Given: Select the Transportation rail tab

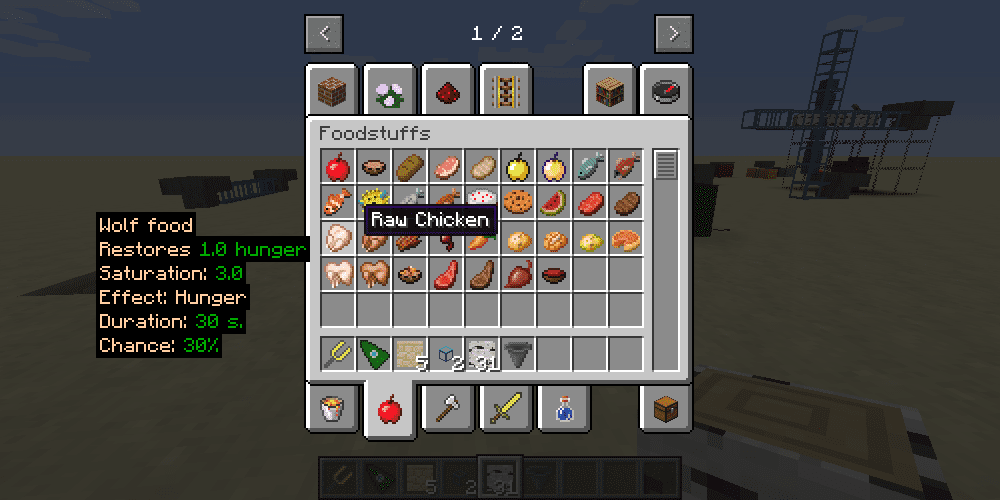Looking at the screenshot, I should [x=506, y=93].
